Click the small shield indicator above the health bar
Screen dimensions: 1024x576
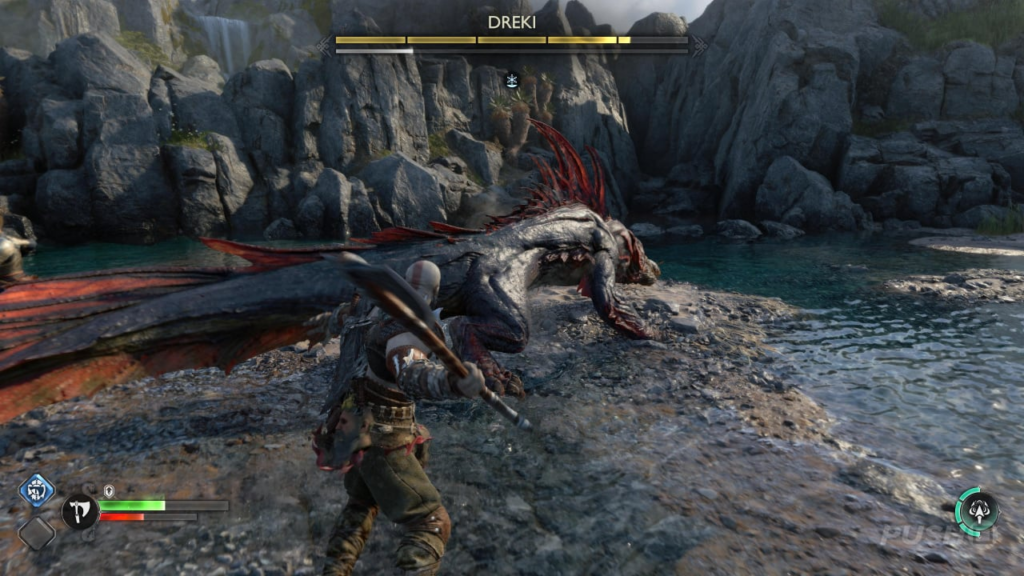pyautogui.click(x=109, y=491)
